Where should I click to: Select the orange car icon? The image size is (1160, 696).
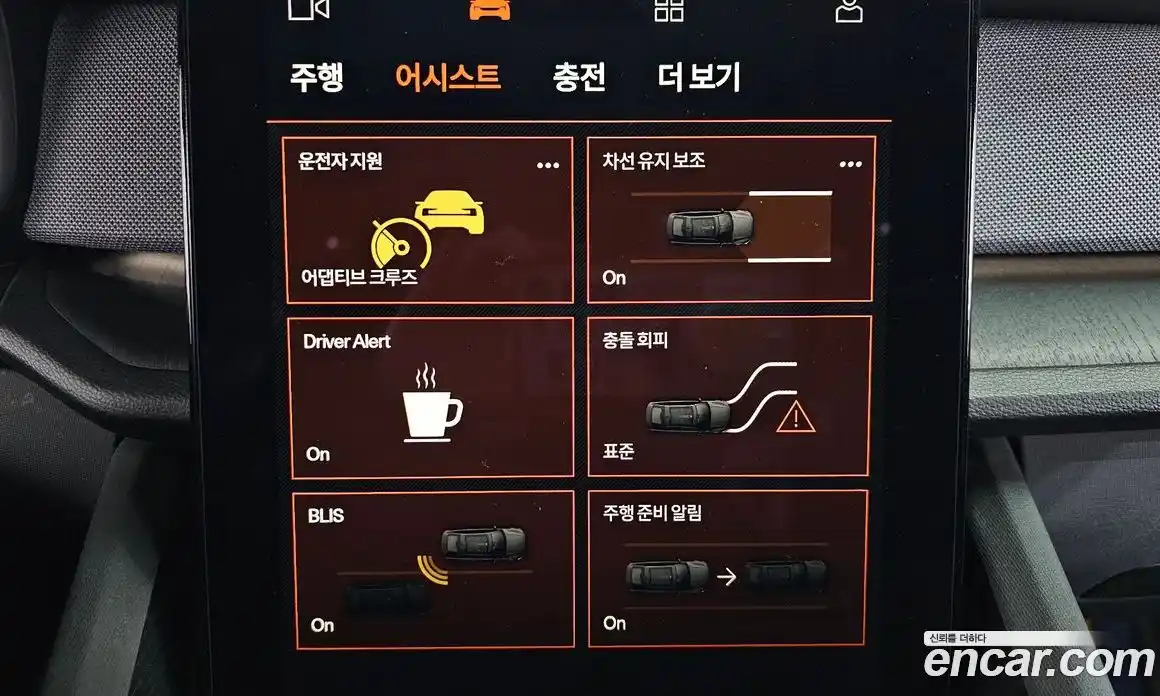tap(489, 8)
